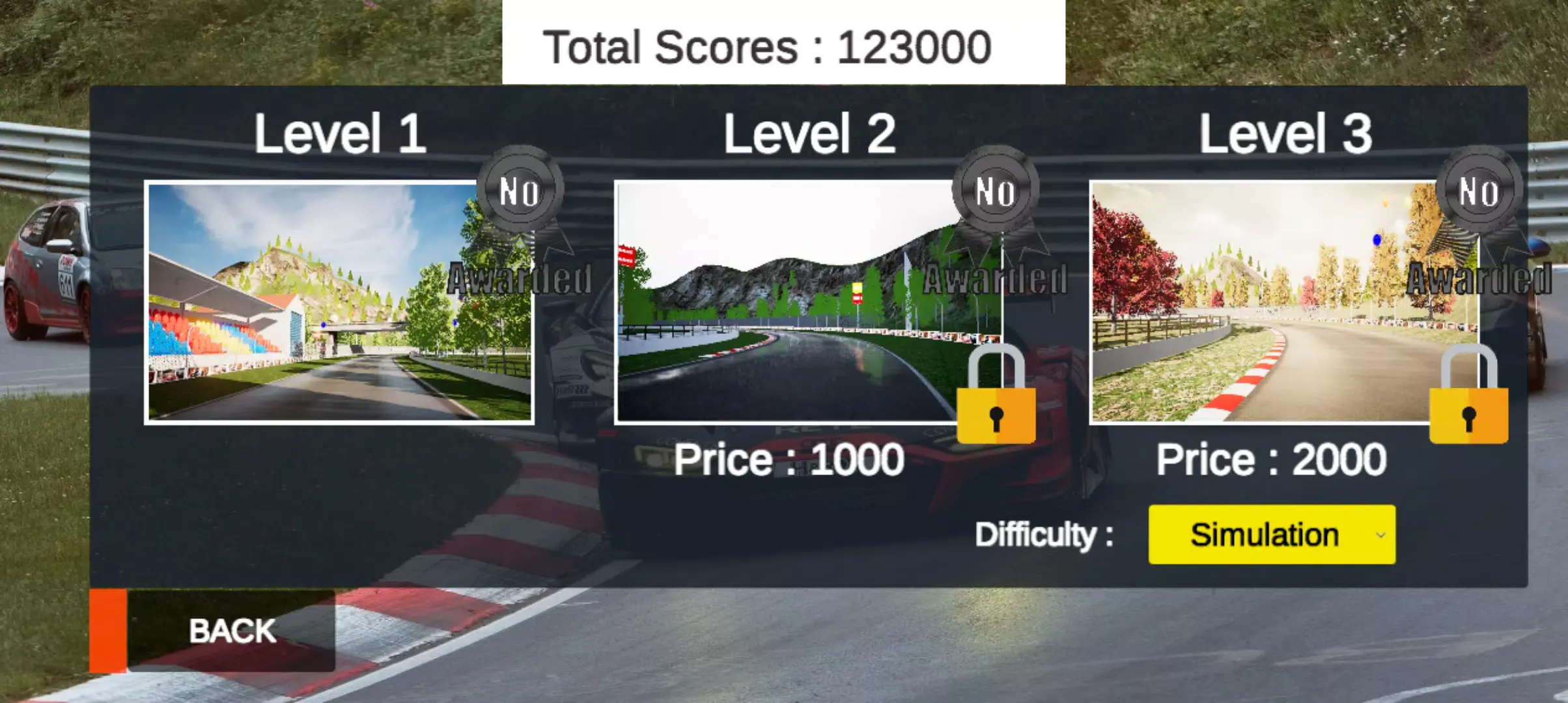Click the No Awarded medal for Level 2
The image size is (1568, 703).
point(996,189)
